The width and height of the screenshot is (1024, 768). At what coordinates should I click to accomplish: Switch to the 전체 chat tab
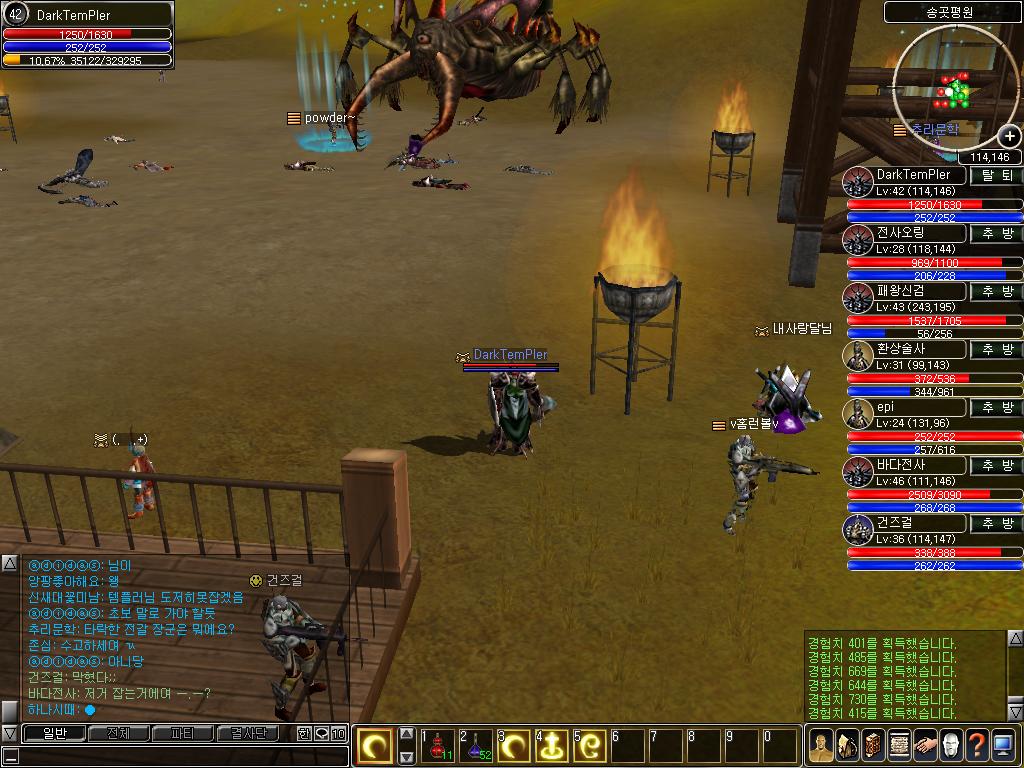(117, 733)
